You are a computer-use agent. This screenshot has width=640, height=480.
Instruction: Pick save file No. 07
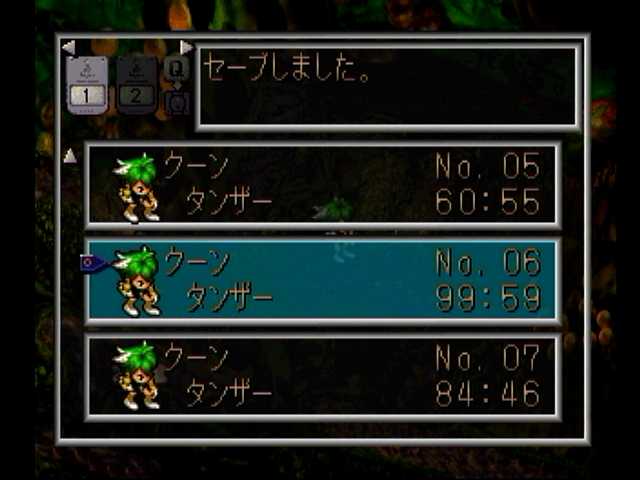[x=322, y=375]
